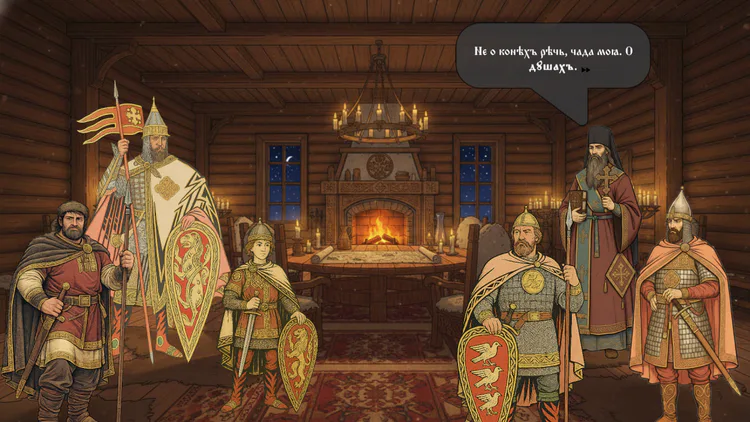Advance dialogue via the speech bubble's arrow indicator
750x422 pixels.
586,70
